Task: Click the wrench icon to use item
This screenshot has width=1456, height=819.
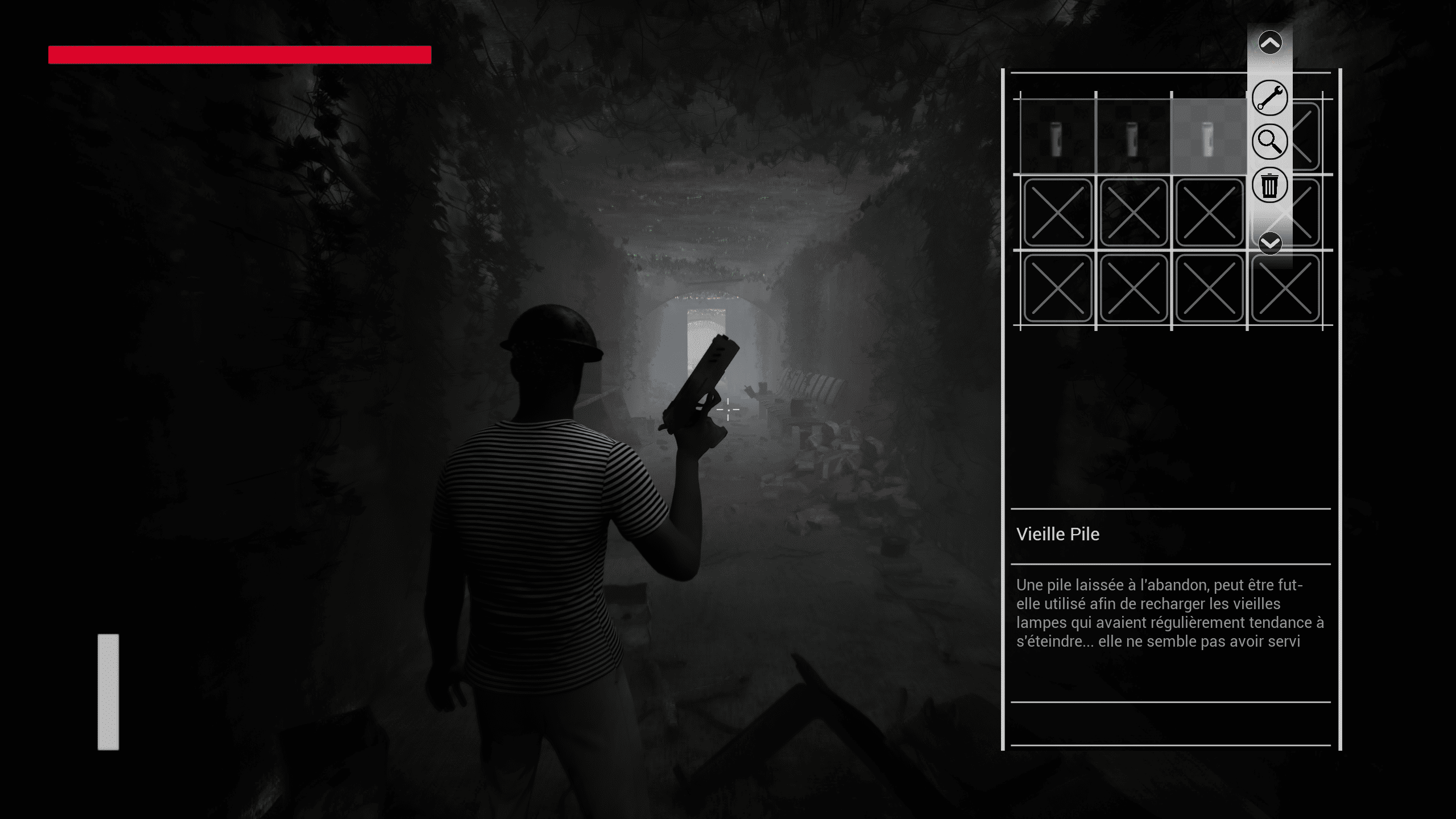Action: (x=1269, y=98)
